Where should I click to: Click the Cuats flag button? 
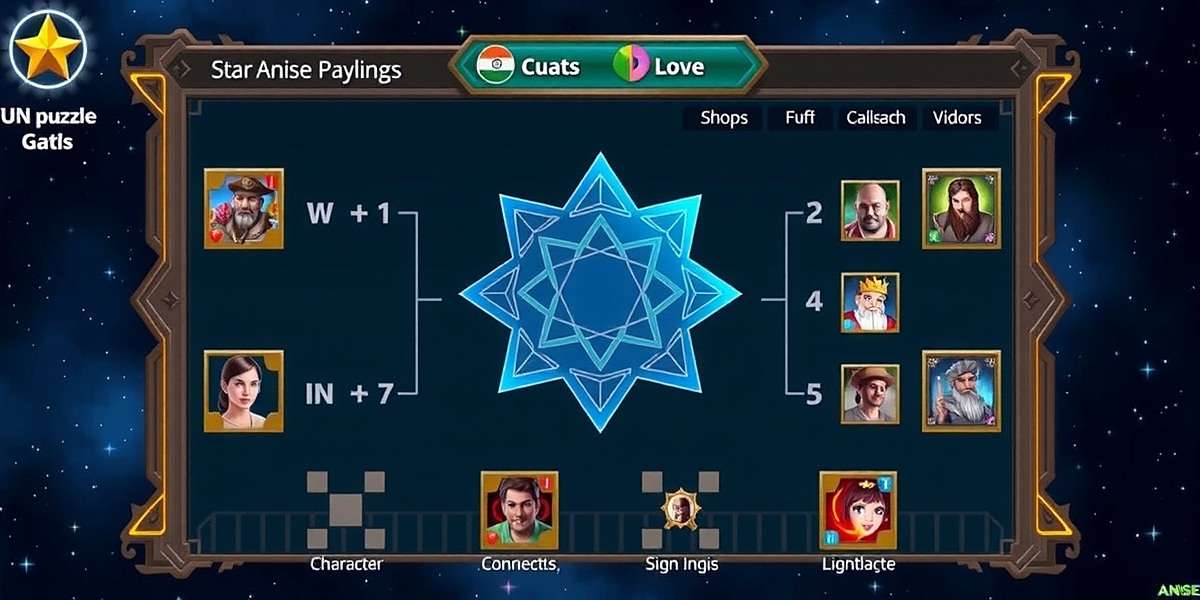530,67
